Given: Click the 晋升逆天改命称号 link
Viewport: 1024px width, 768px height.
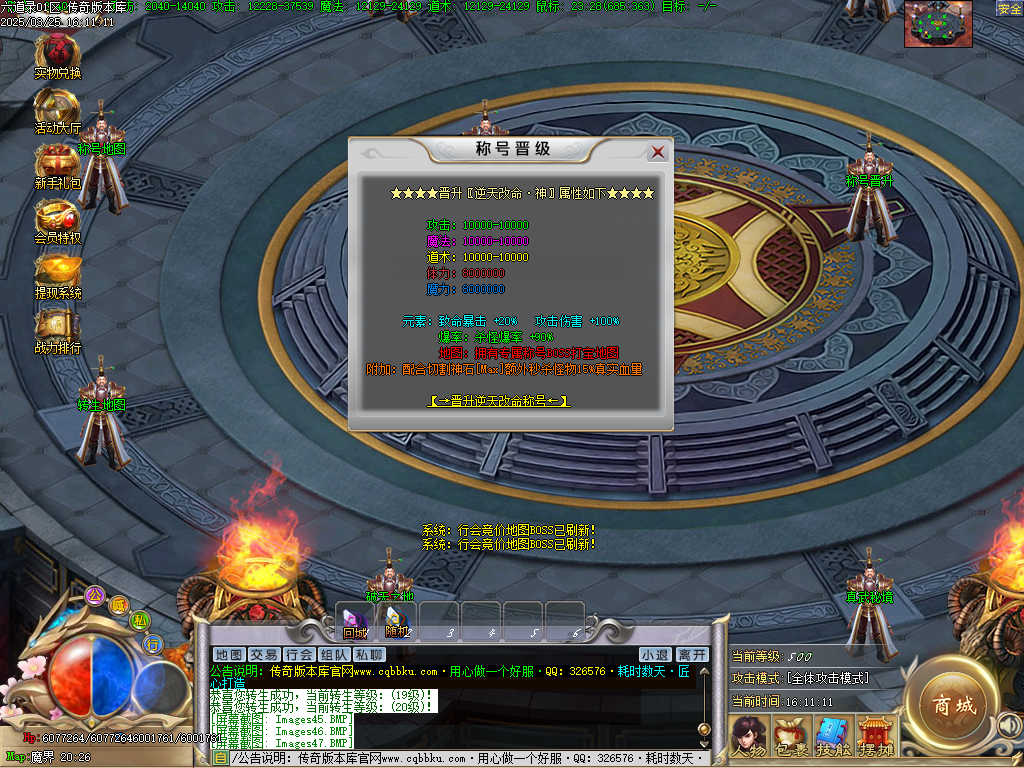Looking at the screenshot, I should tap(499, 401).
